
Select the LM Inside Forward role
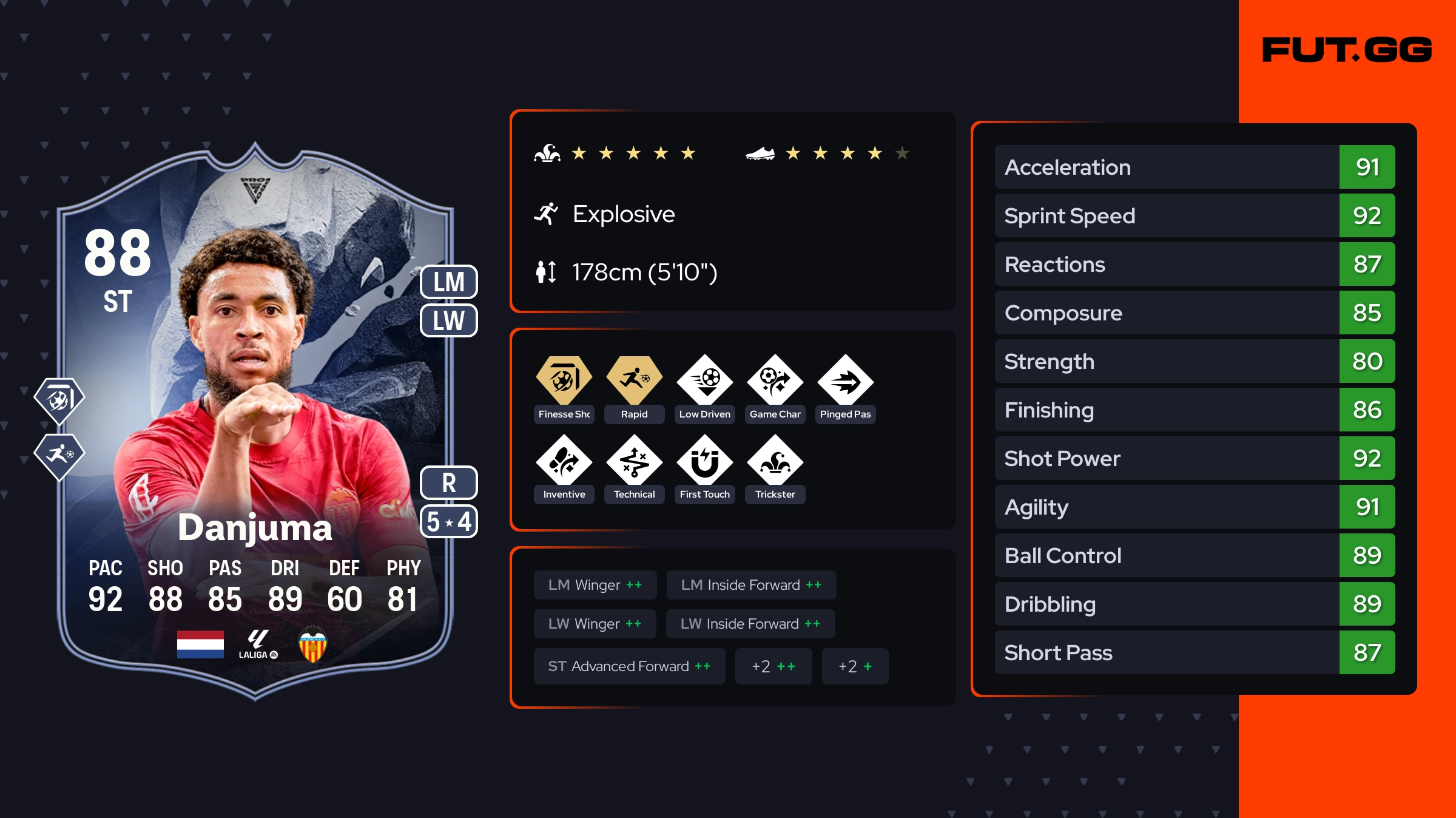(x=751, y=585)
